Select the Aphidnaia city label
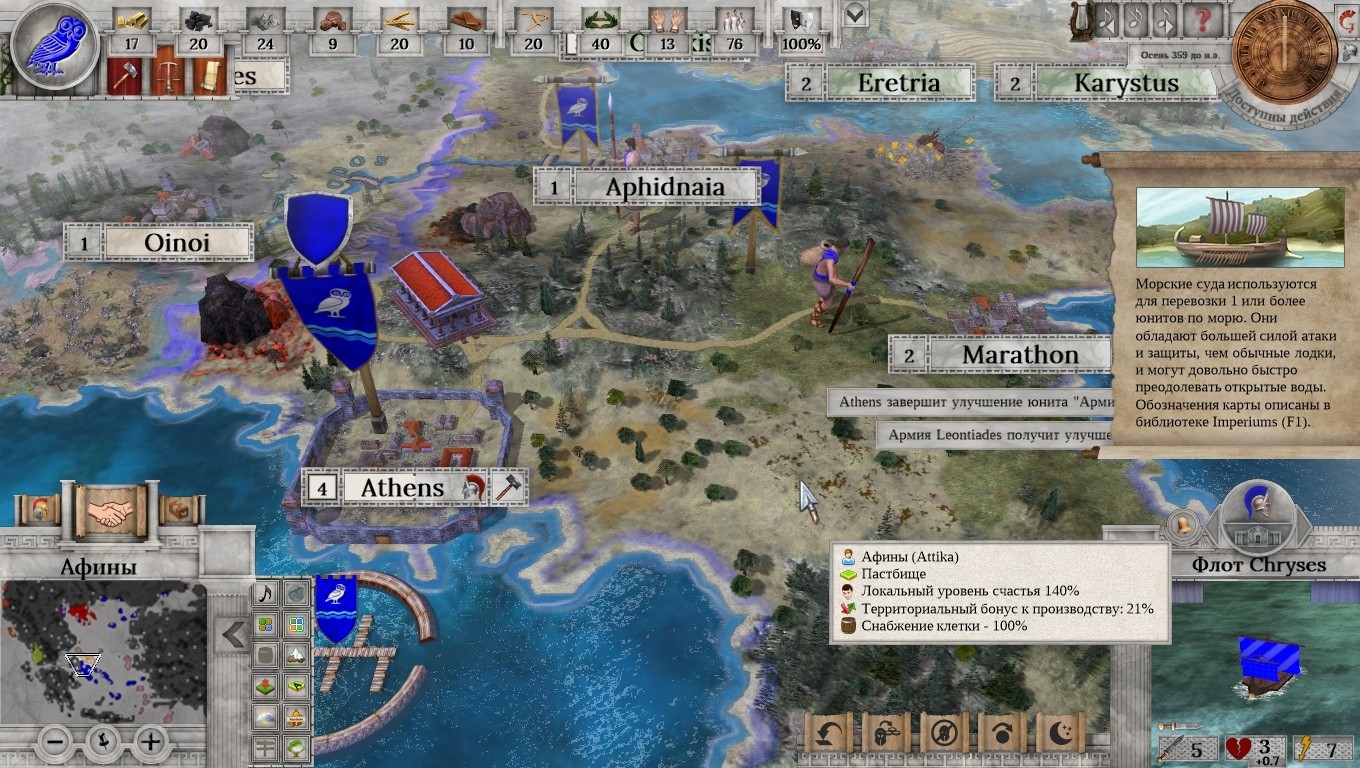Viewport: 1360px width, 768px height. click(664, 187)
